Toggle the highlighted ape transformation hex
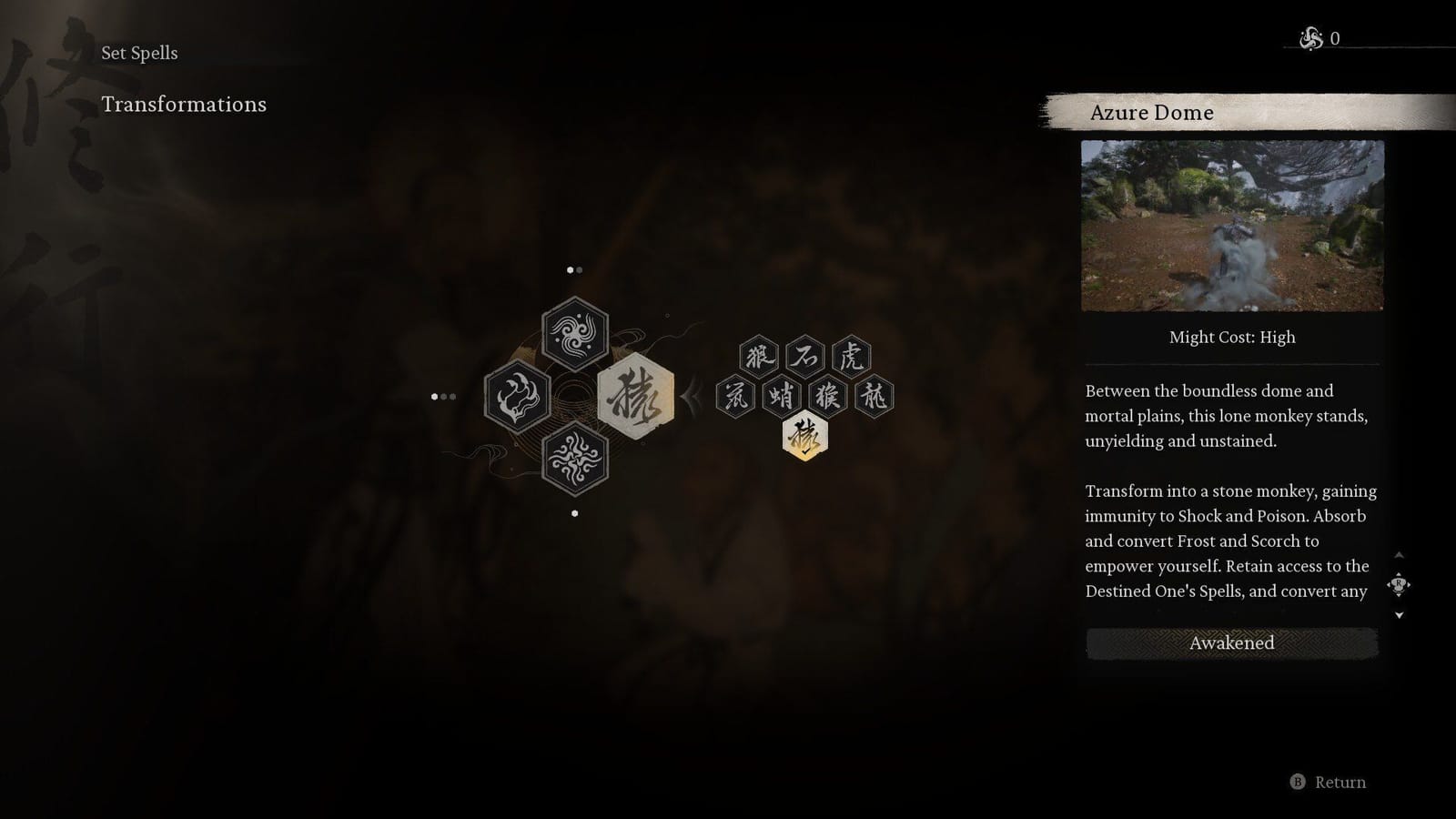The image size is (1456, 819). (804, 436)
